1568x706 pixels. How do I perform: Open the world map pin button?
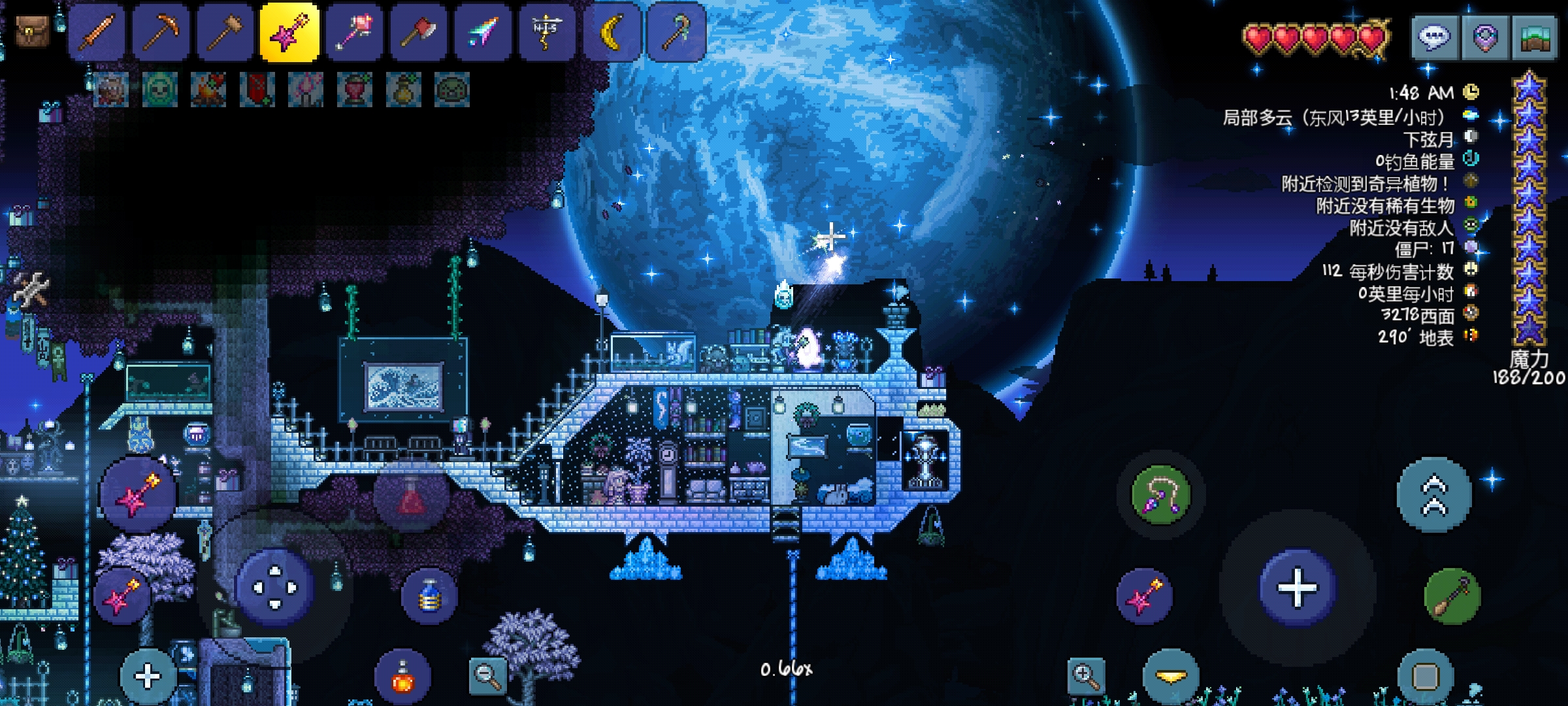[1484, 37]
